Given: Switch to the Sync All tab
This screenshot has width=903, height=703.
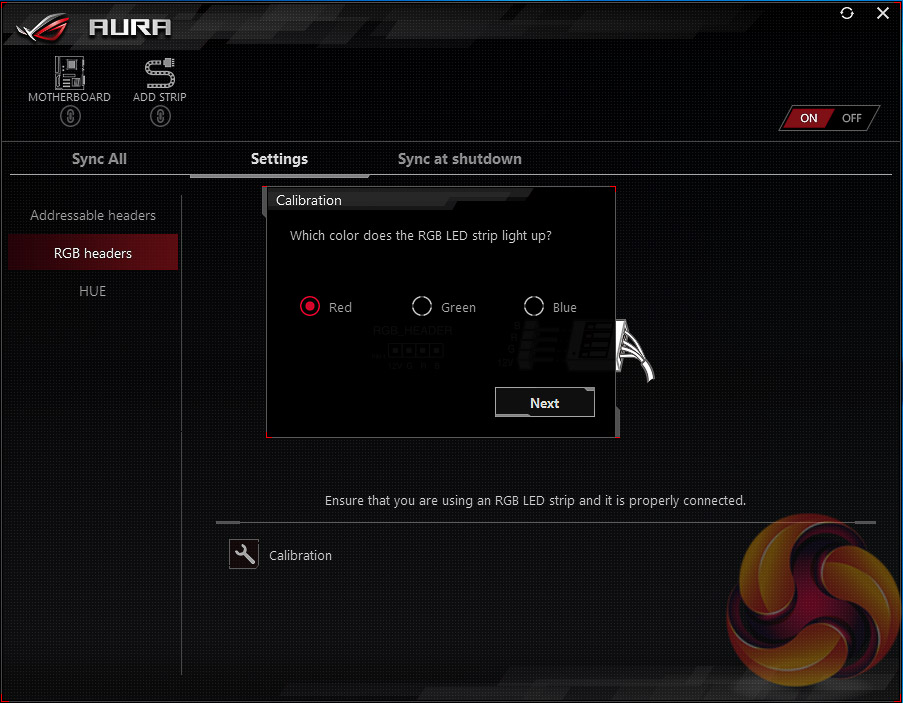Looking at the screenshot, I should pyautogui.click(x=99, y=159).
